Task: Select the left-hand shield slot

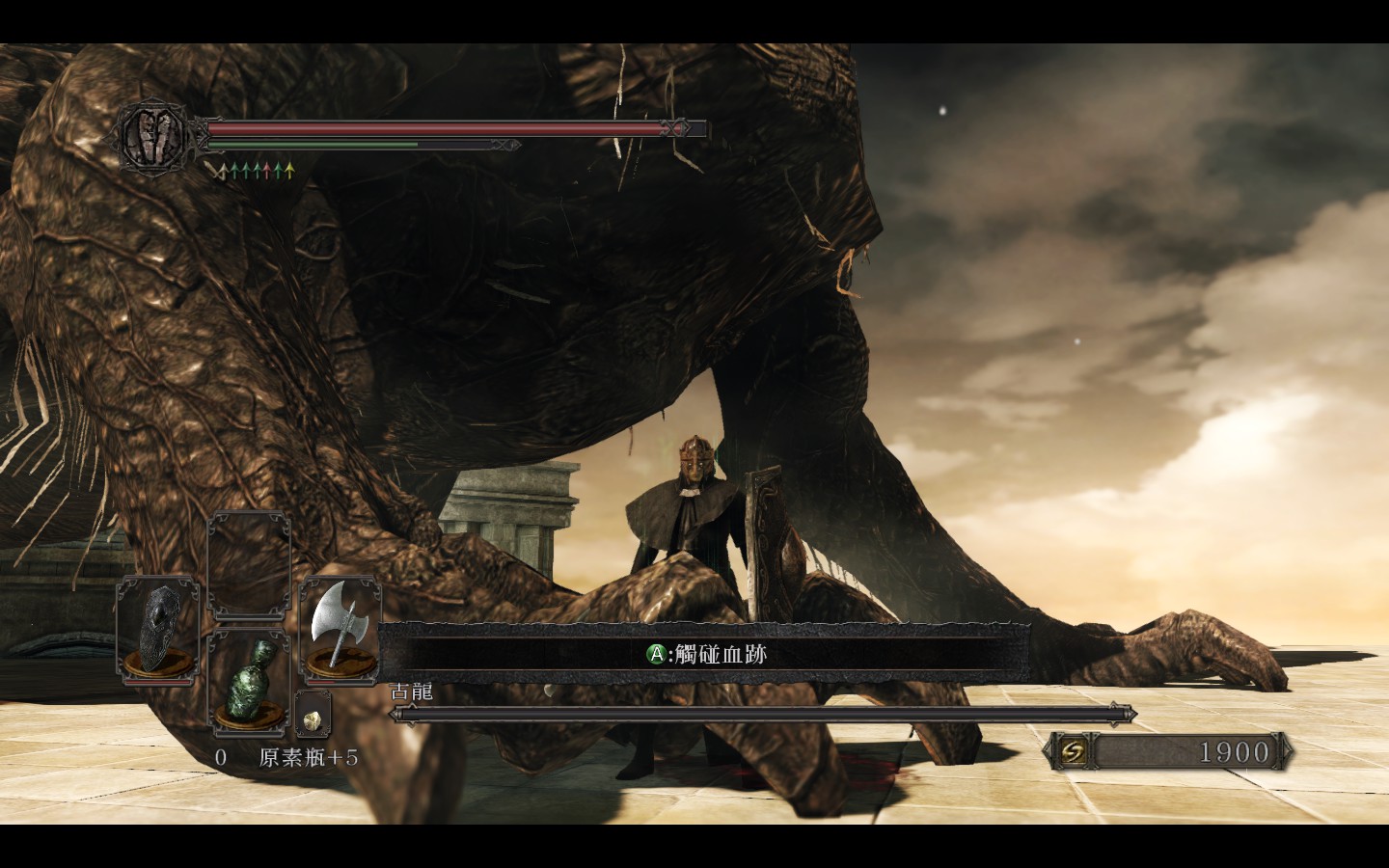Action: (x=158, y=630)
